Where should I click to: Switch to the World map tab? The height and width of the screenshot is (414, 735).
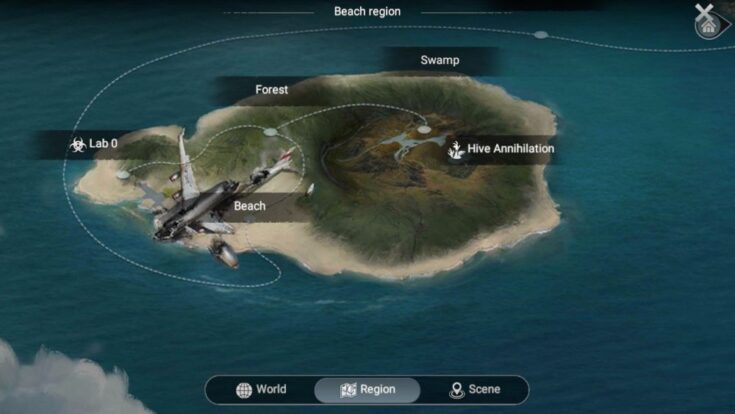click(261, 389)
